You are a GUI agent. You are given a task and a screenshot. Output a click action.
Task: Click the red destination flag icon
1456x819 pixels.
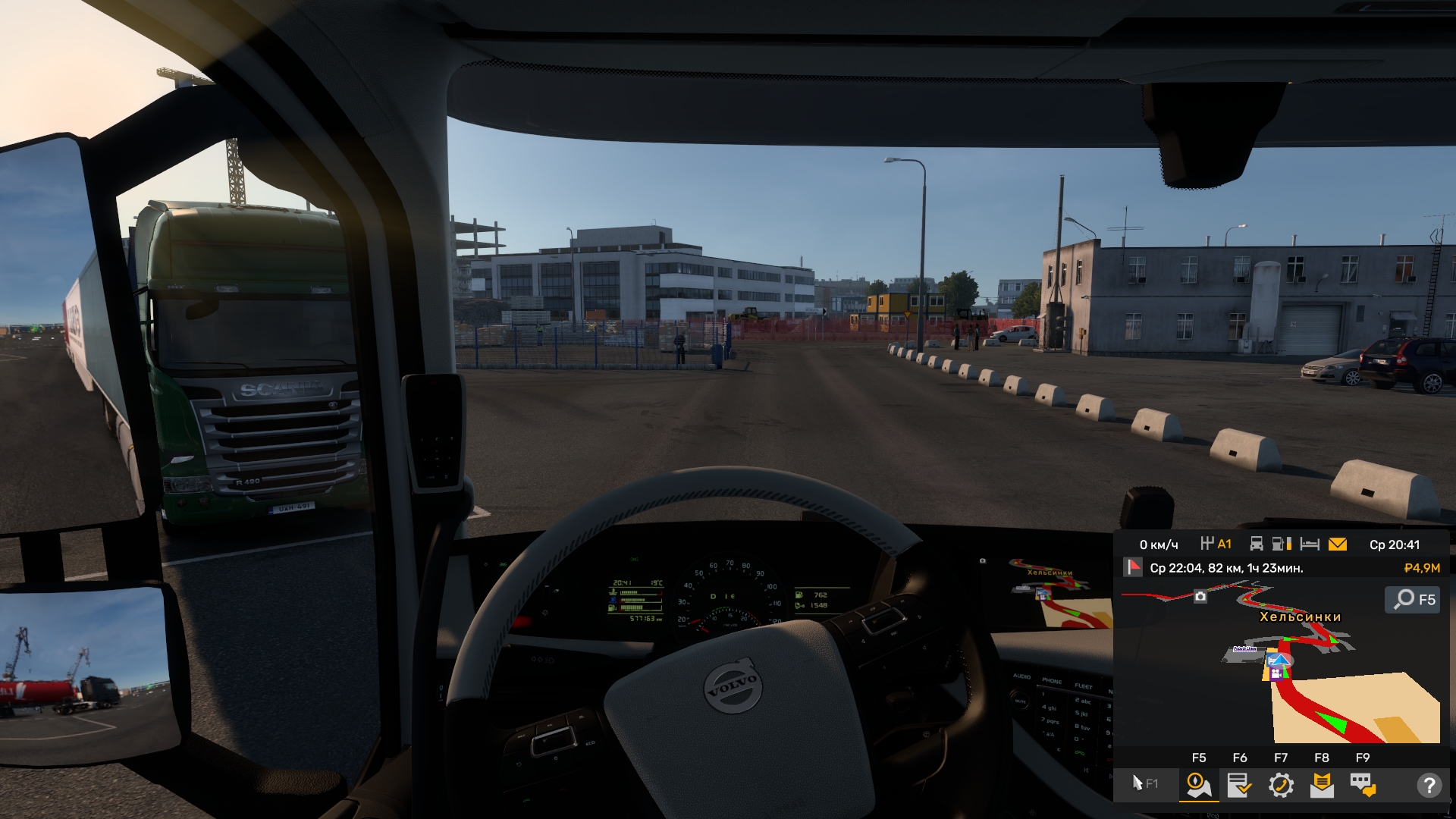tap(1134, 567)
